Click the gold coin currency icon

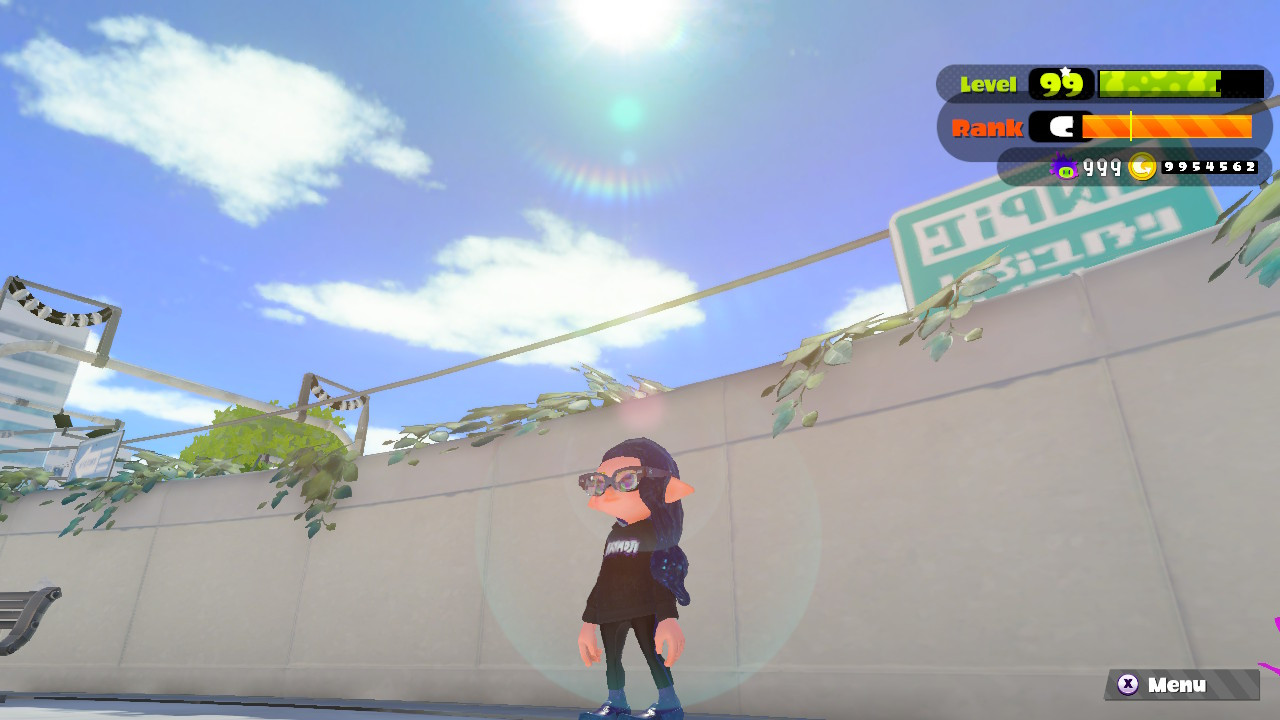point(1143,165)
